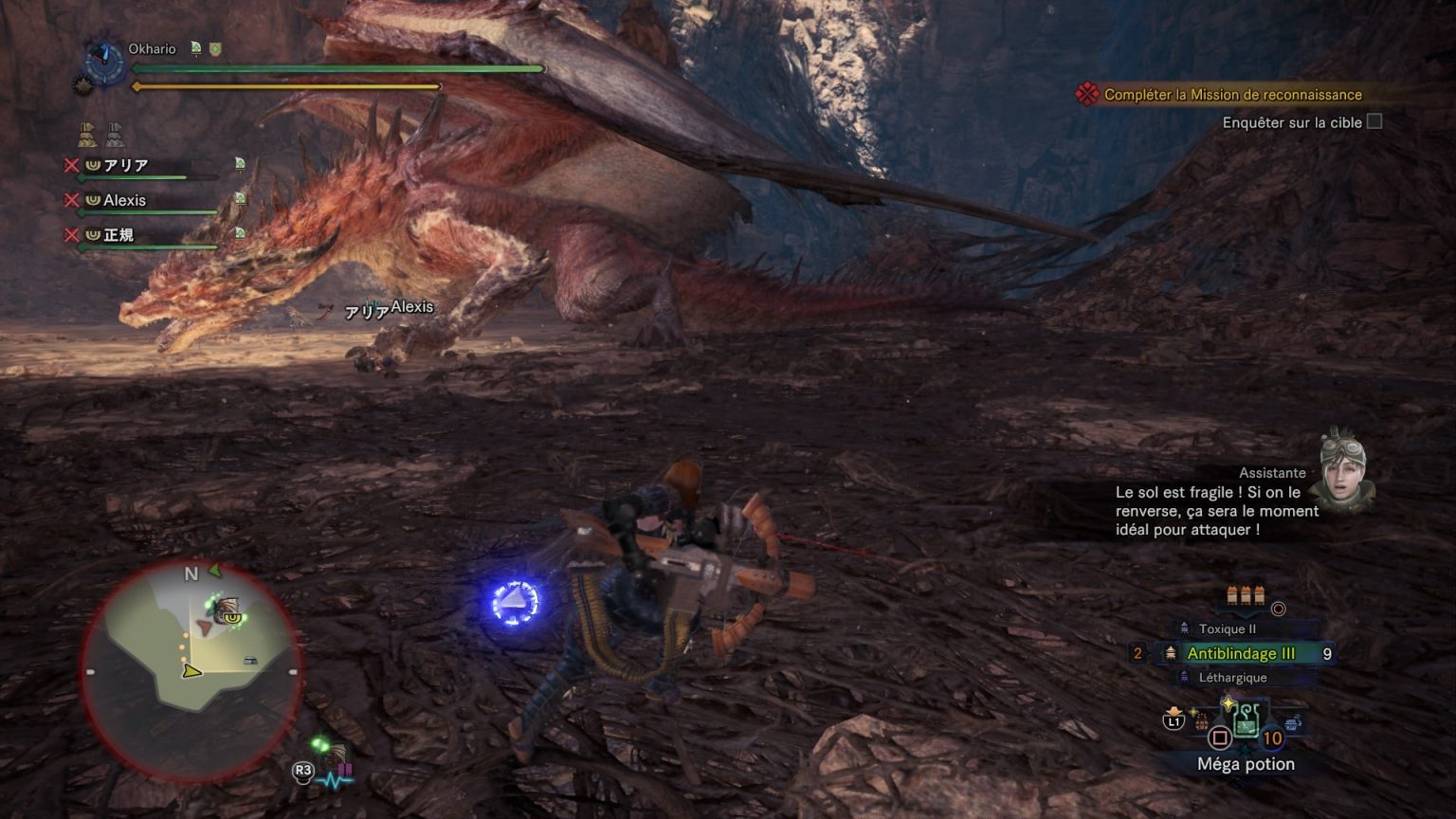Select the compass navigation wheel

pos(104,61)
